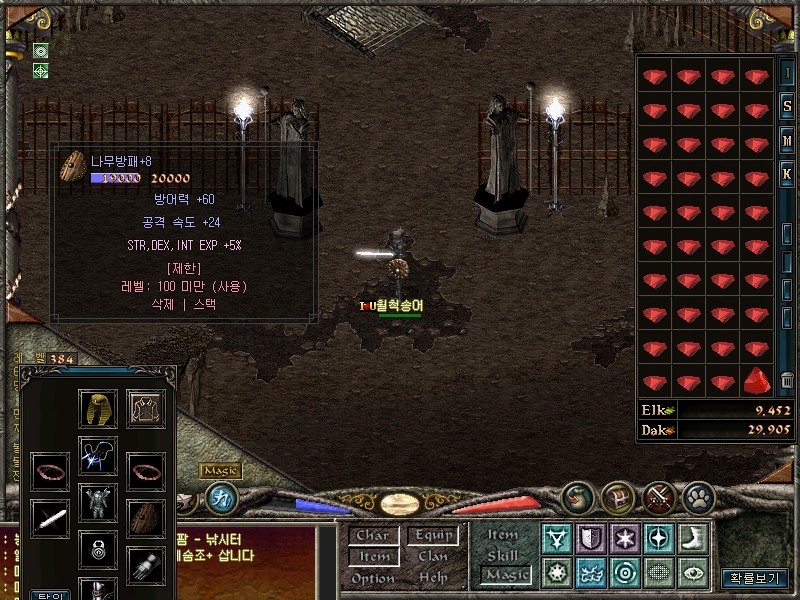Open the Equip panel

[433, 536]
